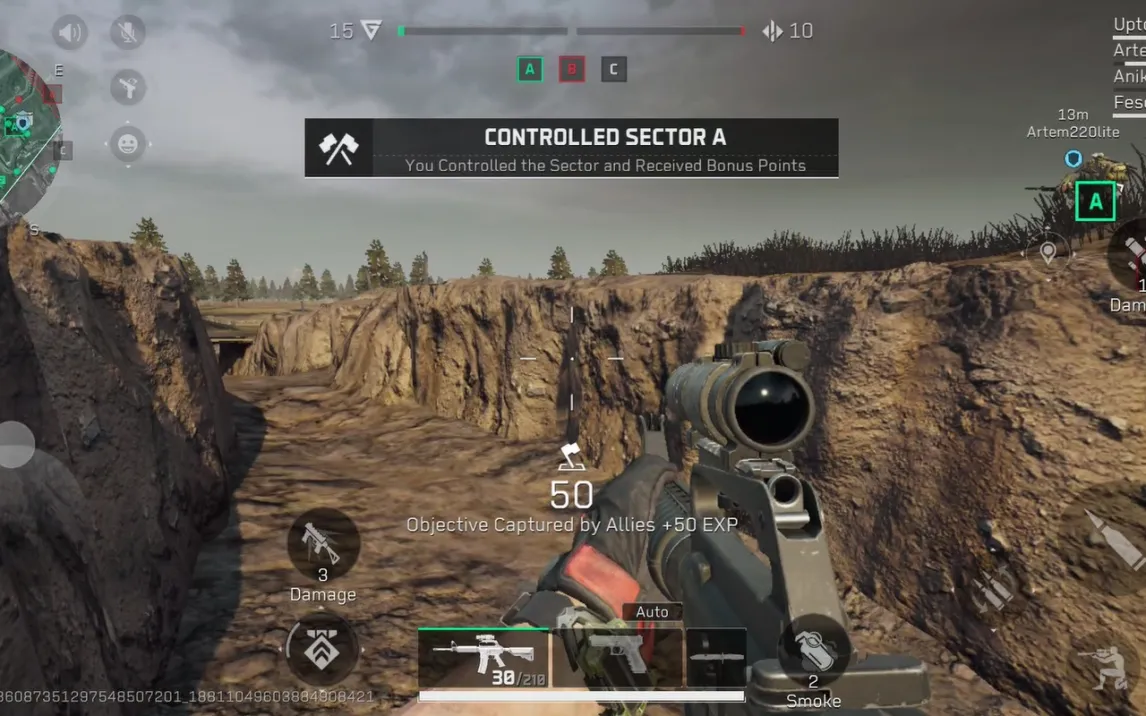Open the smiley emote wheel
Screen dimensions: 1146x716
(128, 144)
